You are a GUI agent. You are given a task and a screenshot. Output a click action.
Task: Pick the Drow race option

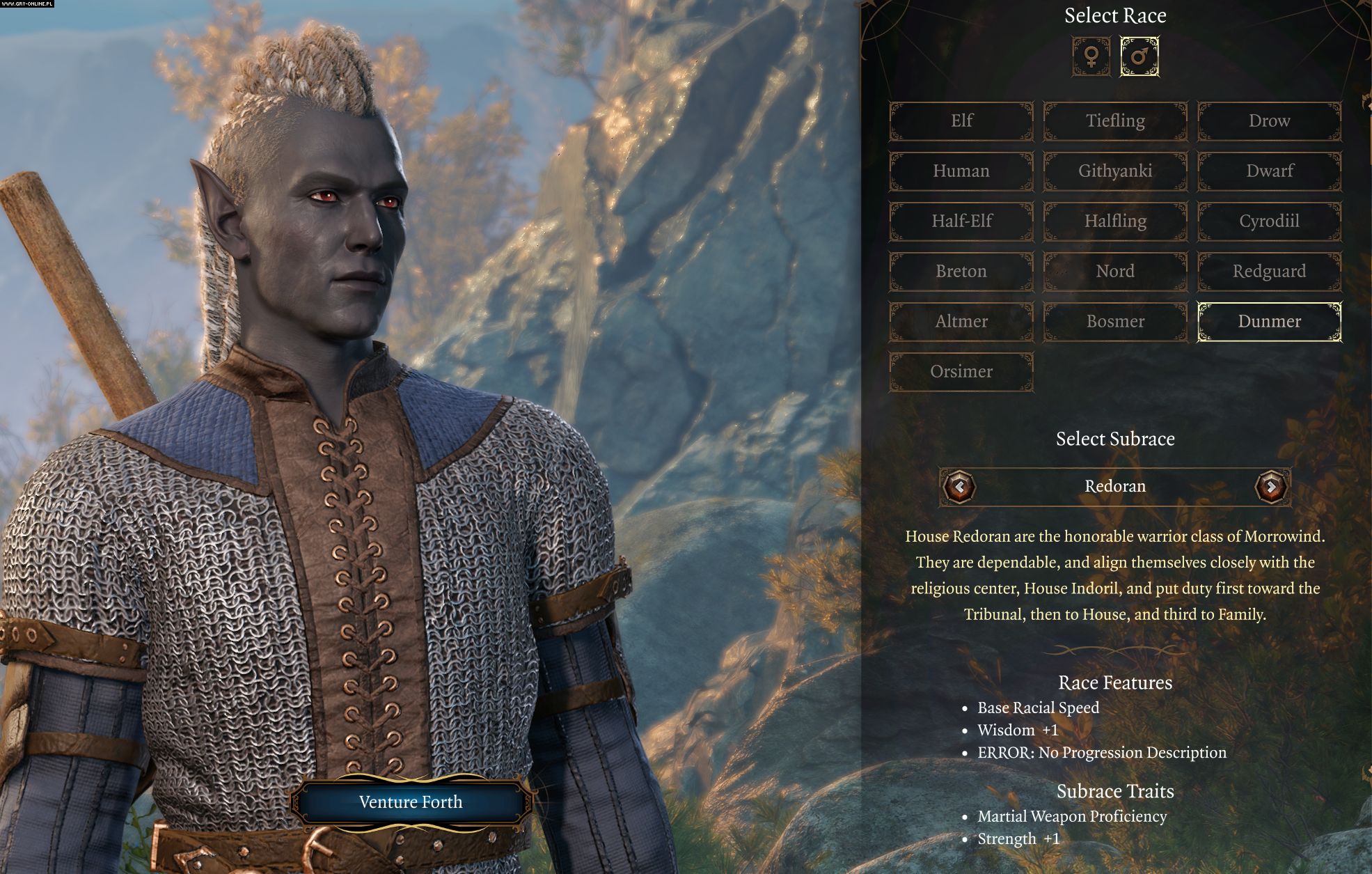point(1269,121)
